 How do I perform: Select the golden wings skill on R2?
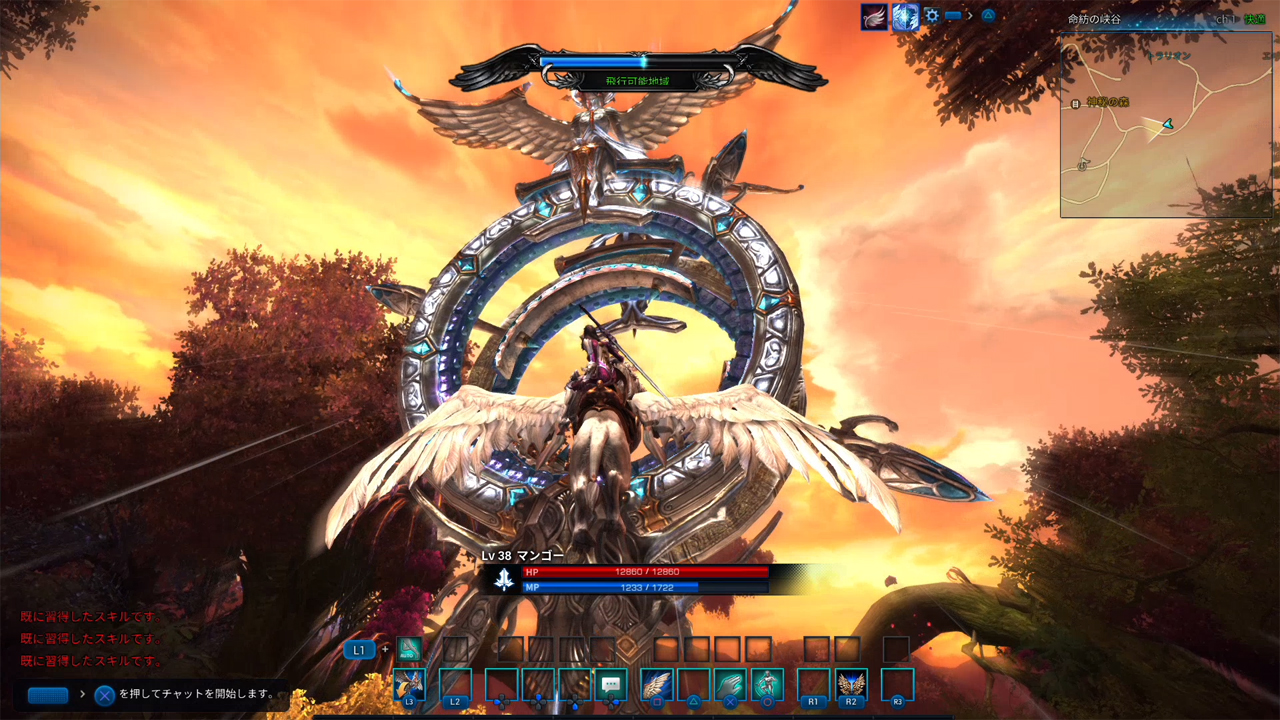click(x=852, y=683)
